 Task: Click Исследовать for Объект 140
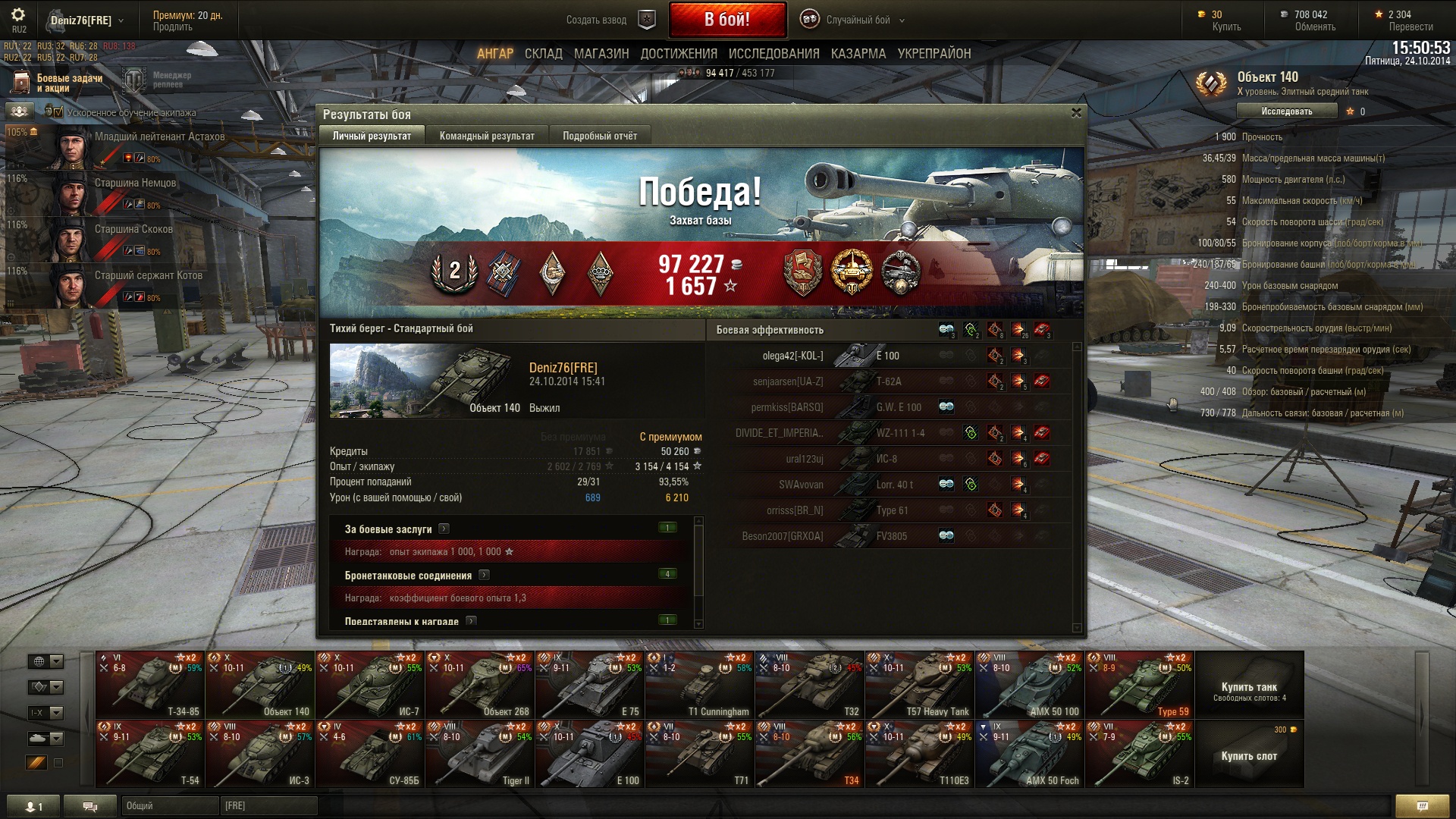tap(1286, 111)
